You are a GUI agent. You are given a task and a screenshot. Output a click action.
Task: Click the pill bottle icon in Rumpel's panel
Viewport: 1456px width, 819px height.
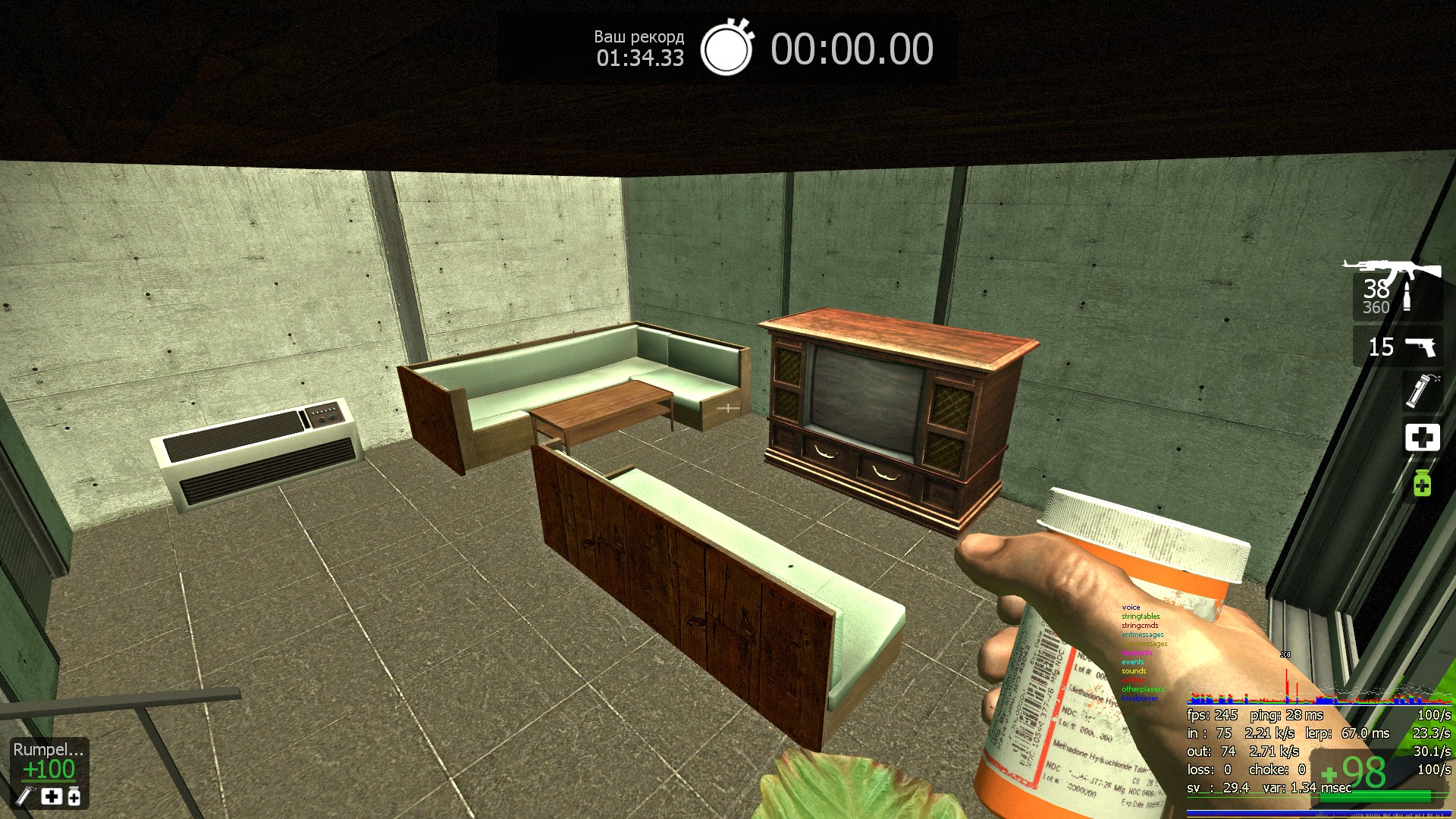tap(74, 796)
